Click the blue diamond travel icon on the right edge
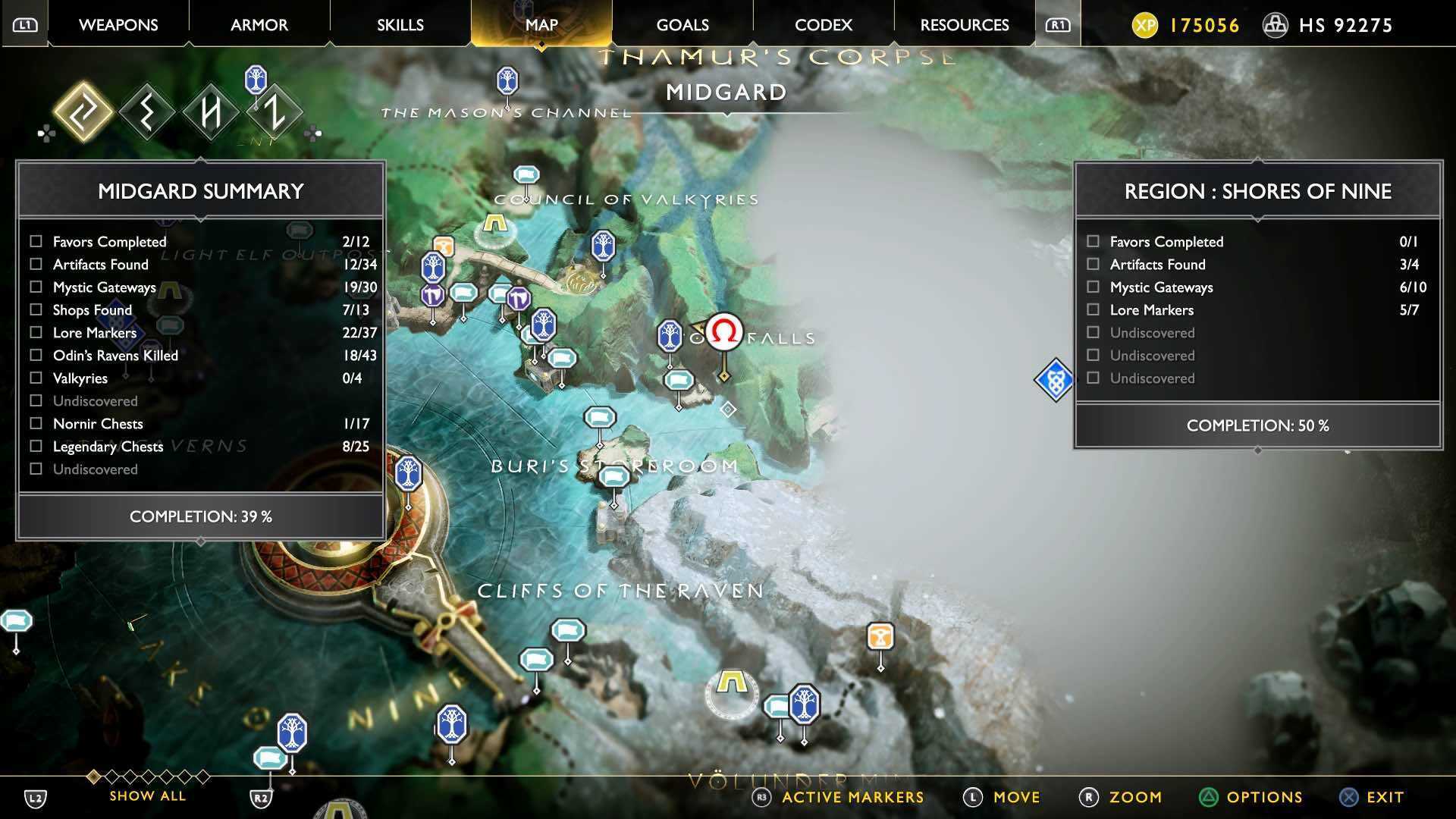Viewport: 1456px width, 819px height. coord(1054,379)
